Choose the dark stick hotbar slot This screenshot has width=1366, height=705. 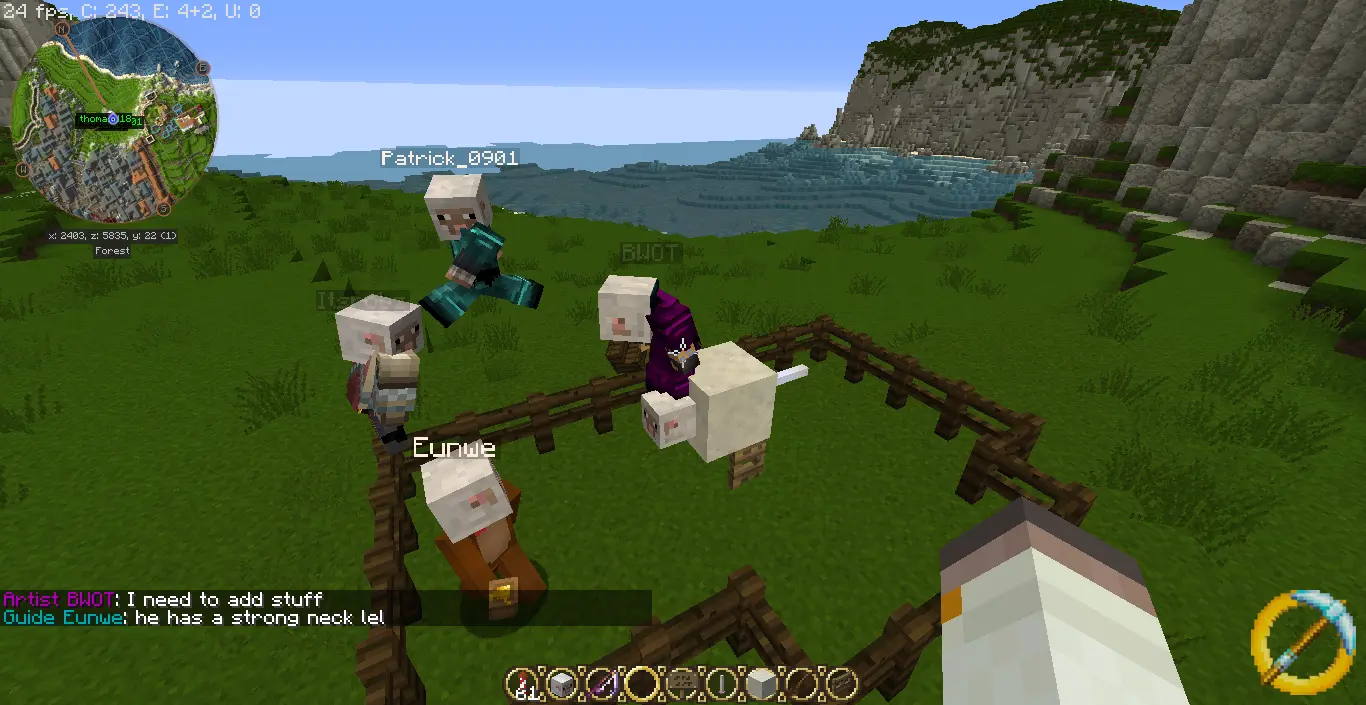(x=802, y=684)
